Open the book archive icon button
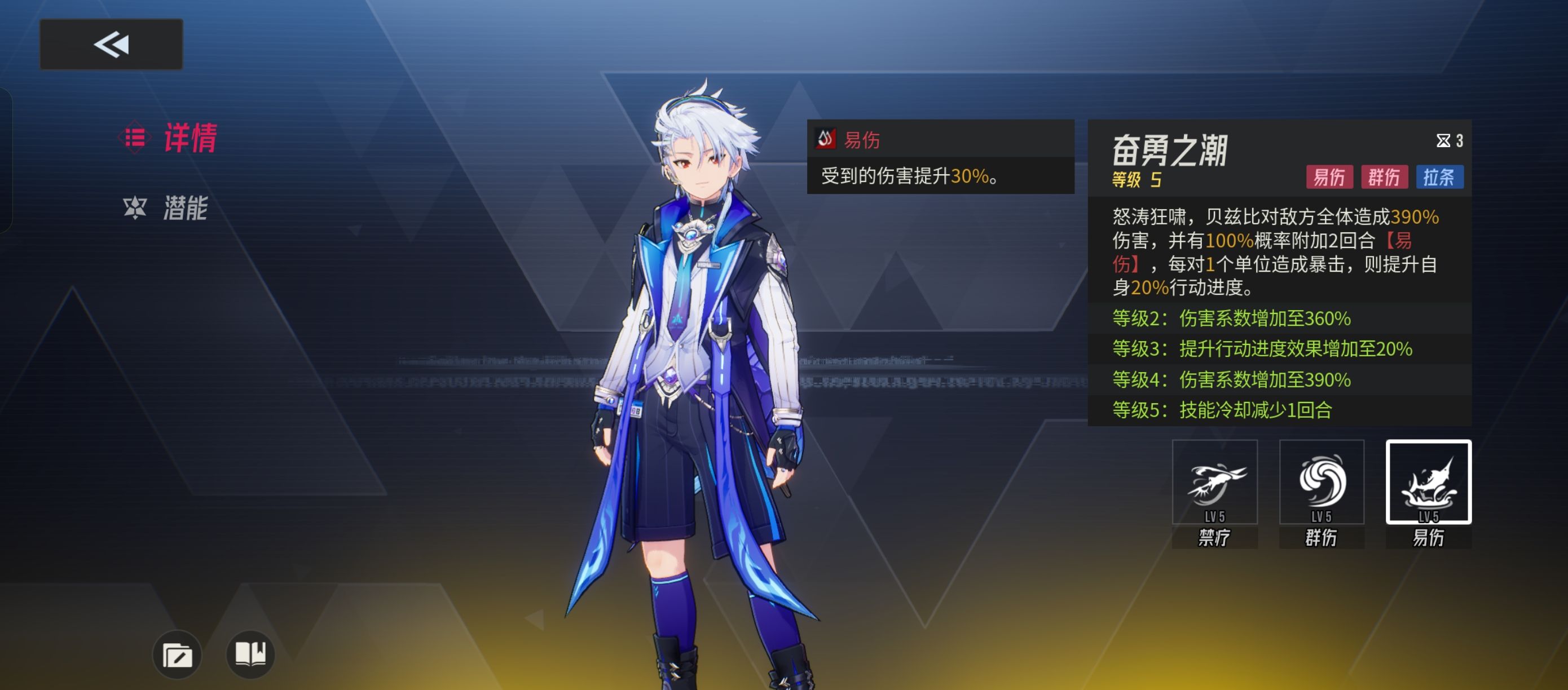This screenshot has width=1568, height=690. 250,654
